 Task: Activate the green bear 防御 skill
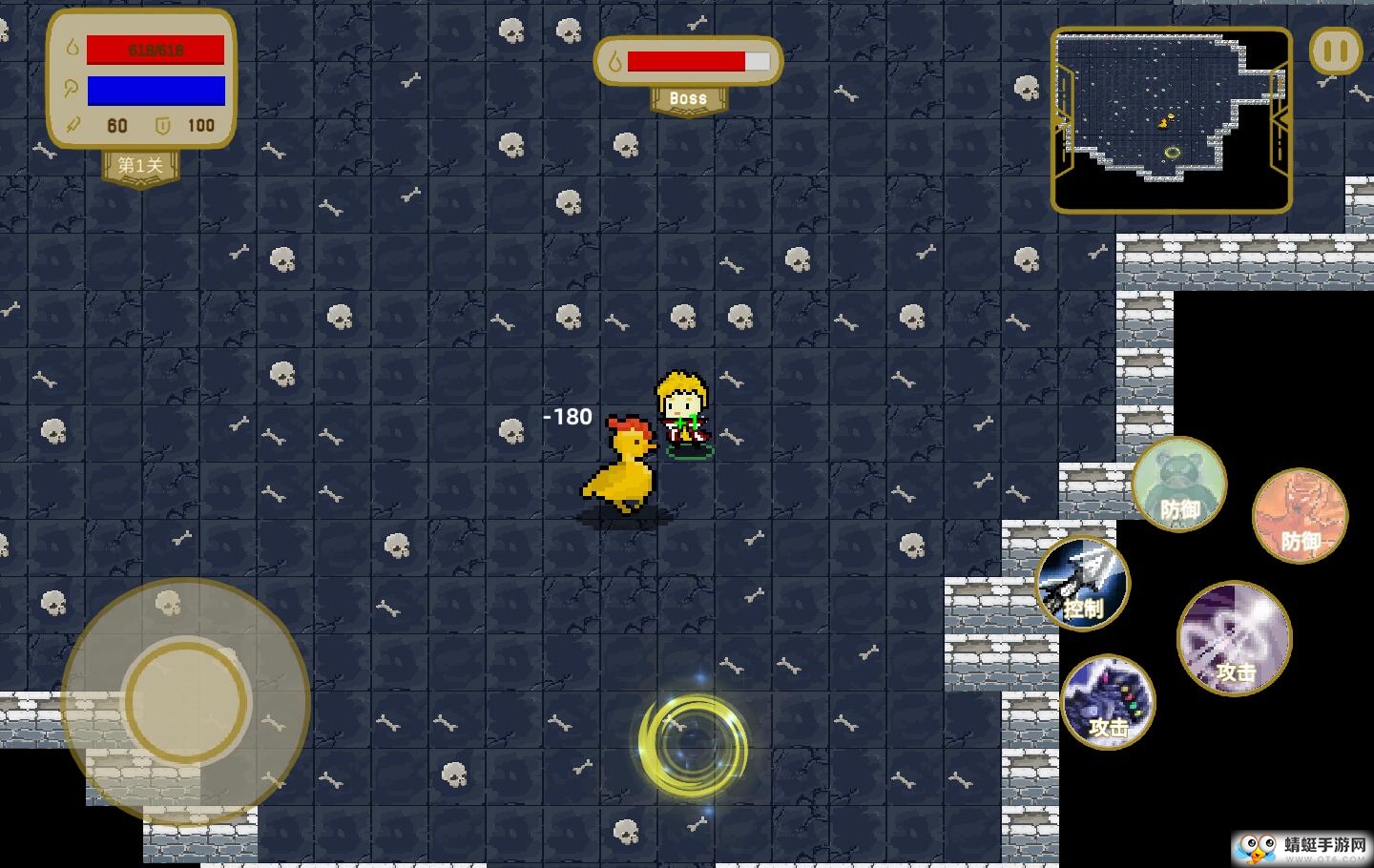(1179, 485)
